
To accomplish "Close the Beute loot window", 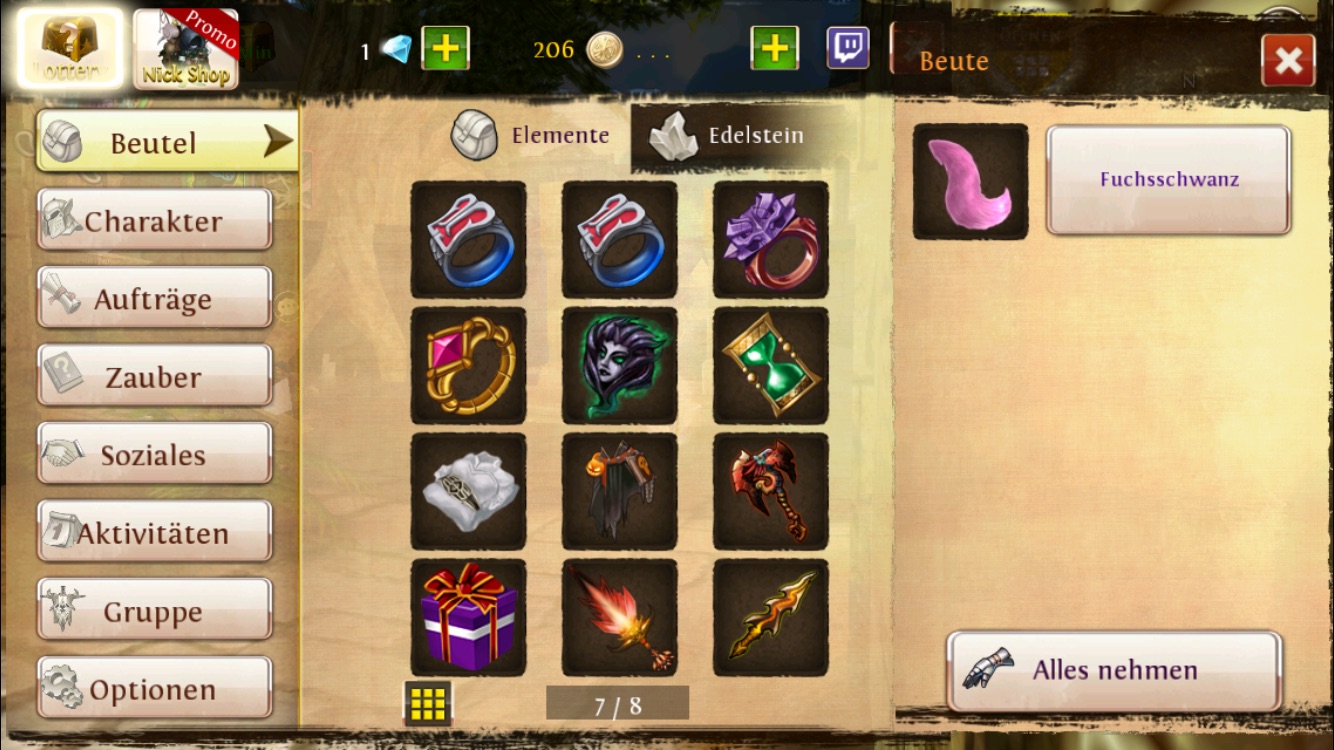I will click(1288, 61).
